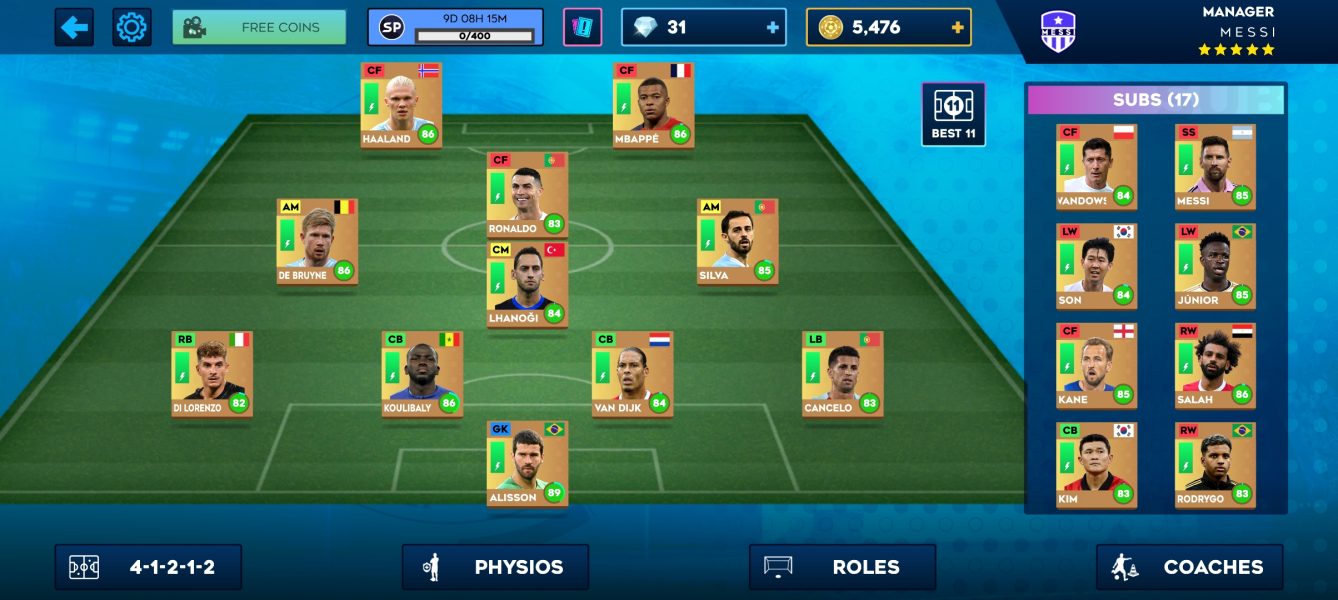Open the gear settings menu

pyautogui.click(x=131, y=27)
